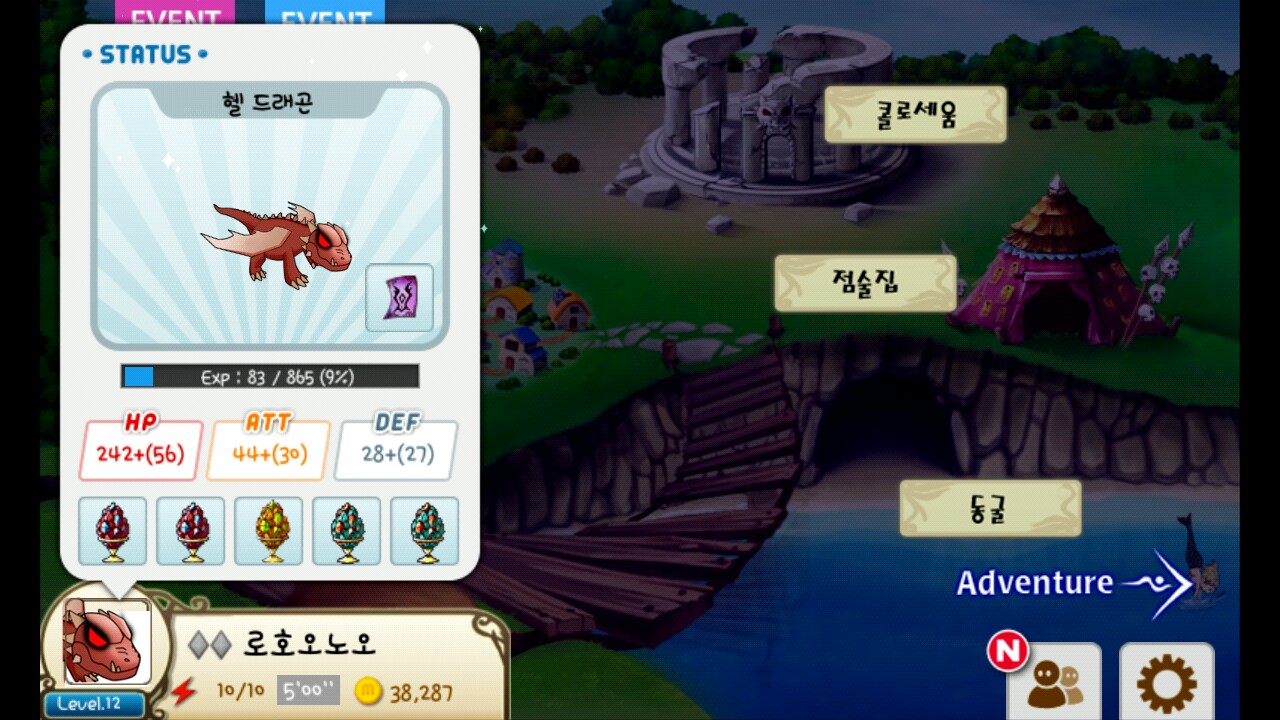Tap the red dragon portrait avatar

pyautogui.click(x=104, y=641)
